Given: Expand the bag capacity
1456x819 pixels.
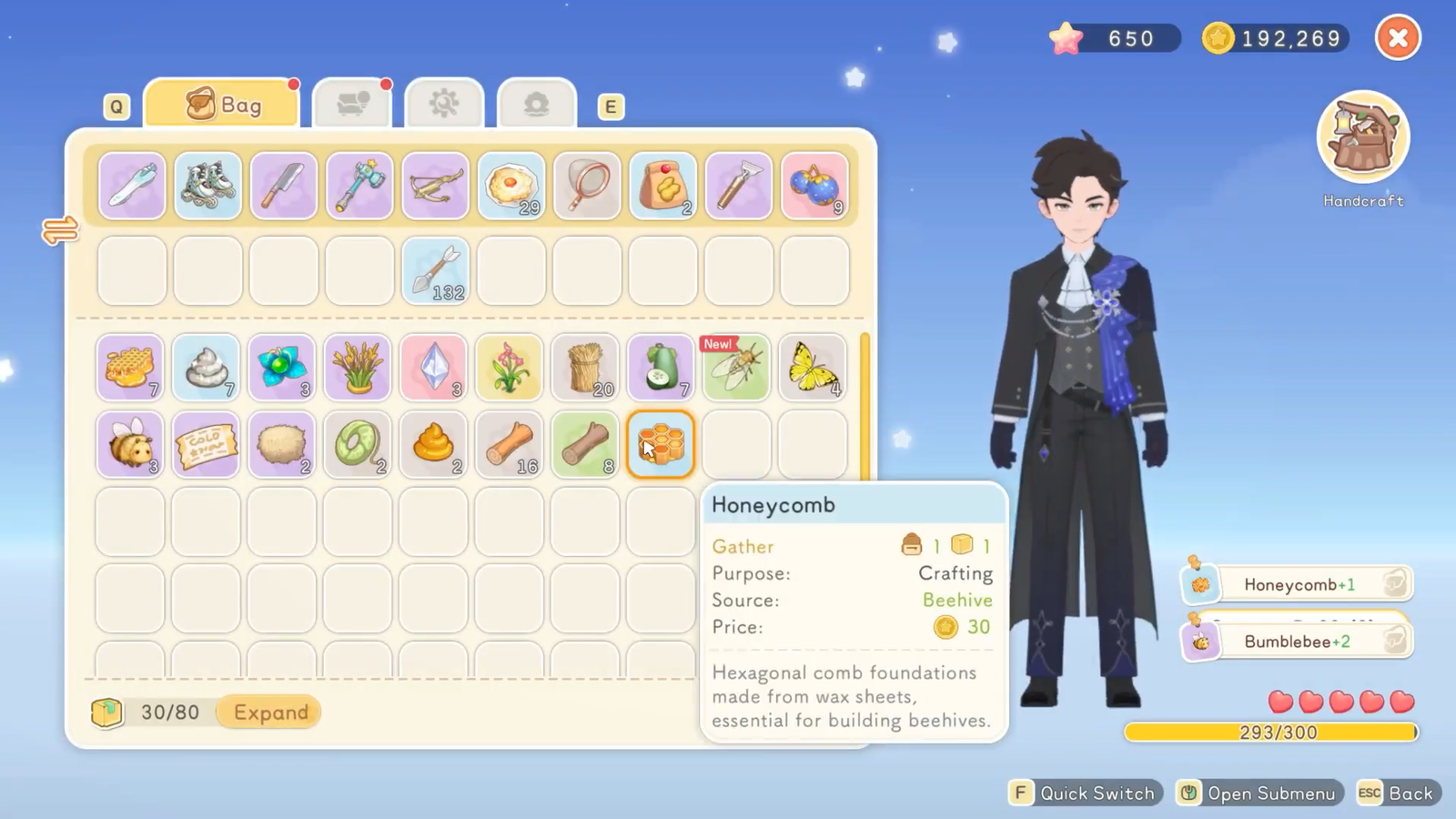Looking at the screenshot, I should [270, 713].
